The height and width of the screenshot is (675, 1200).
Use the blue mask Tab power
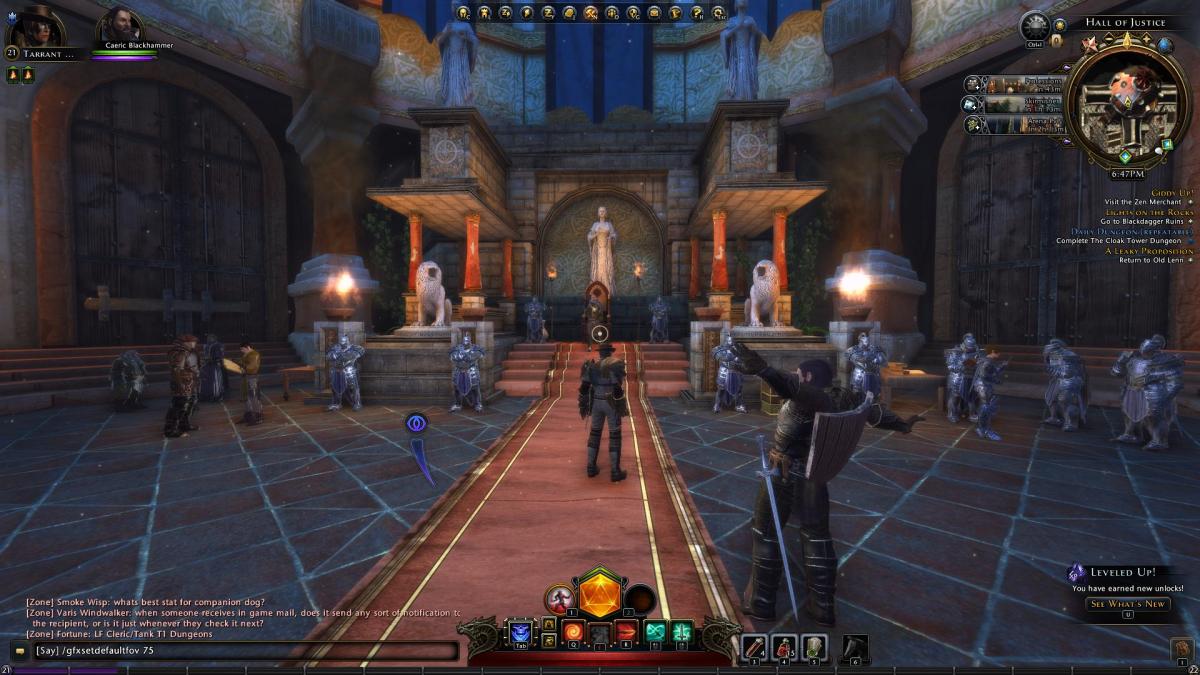pos(520,631)
